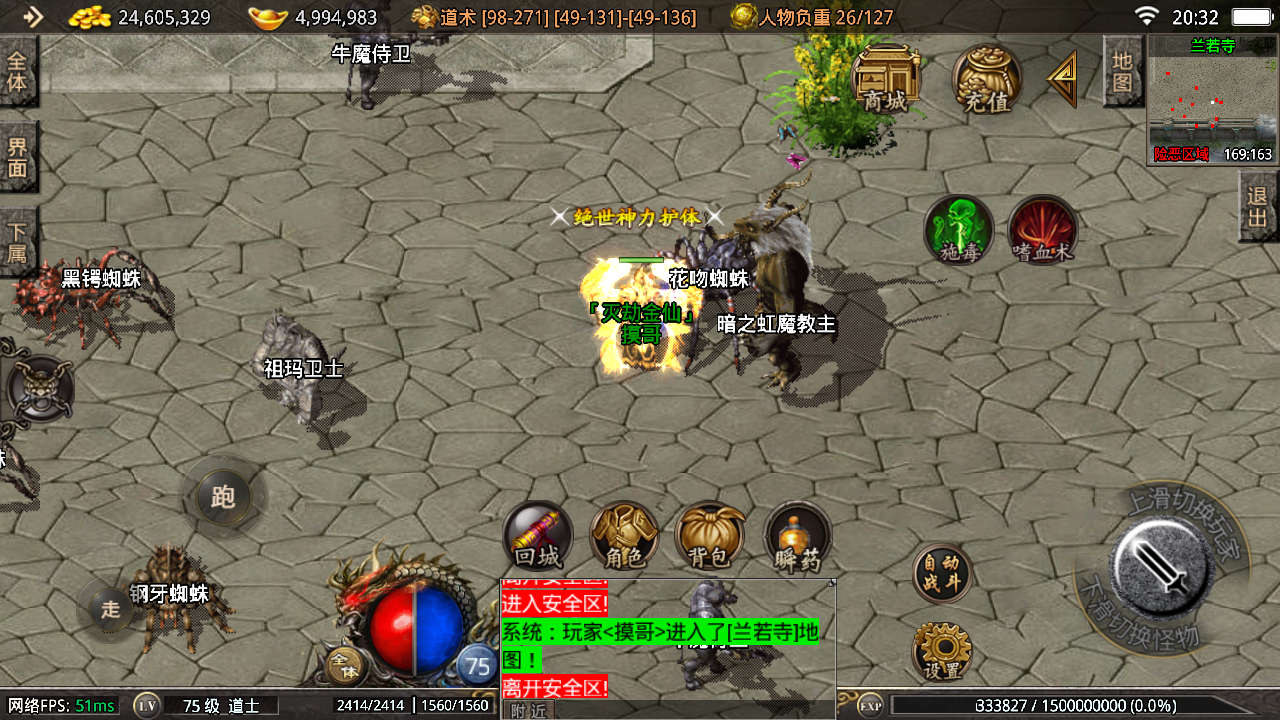Screen dimensions: 1280x720
Task: Collapse the top menu with gold arrow
Action: (1063, 79)
